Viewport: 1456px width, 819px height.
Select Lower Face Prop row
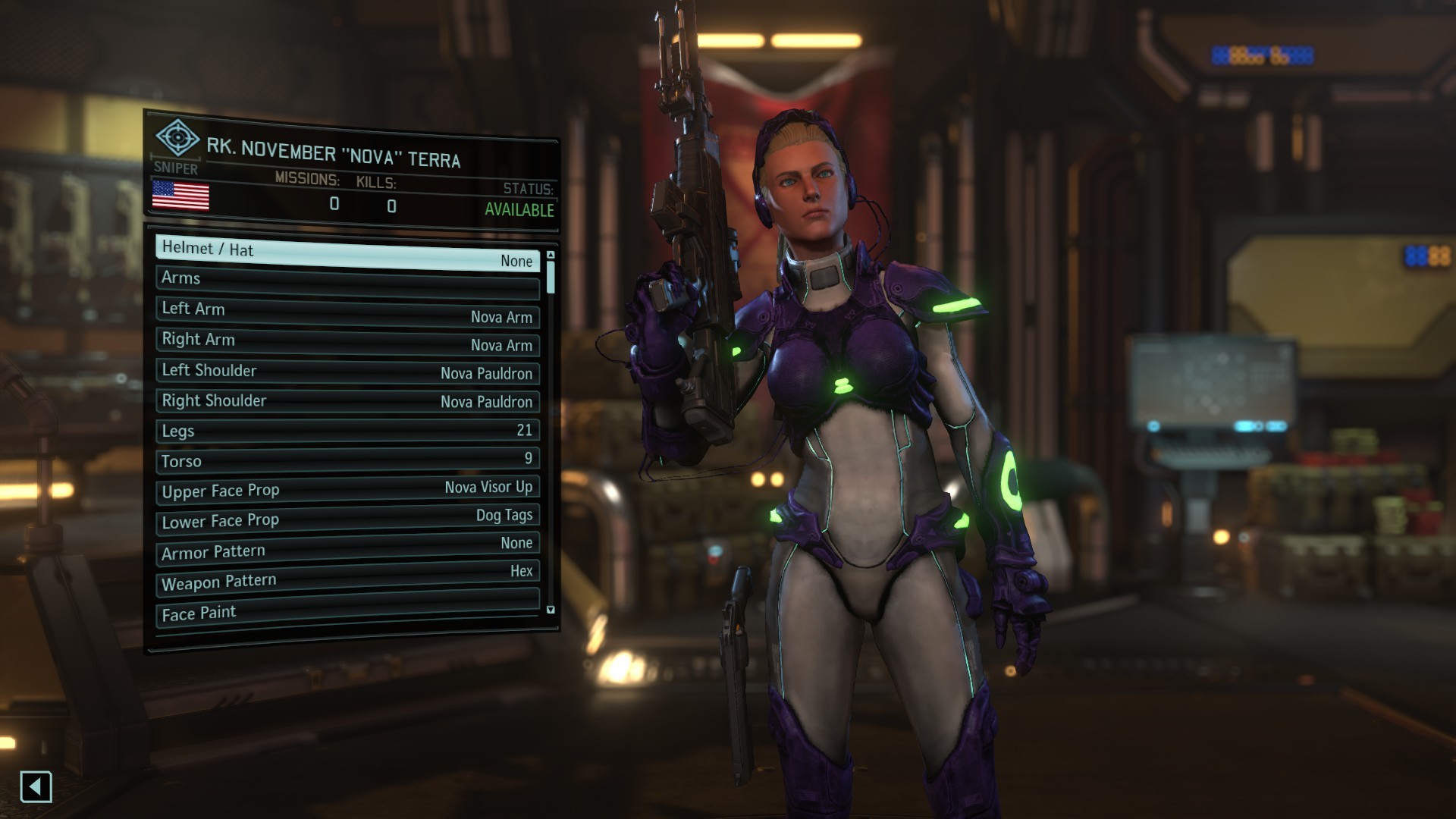[347, 519]
